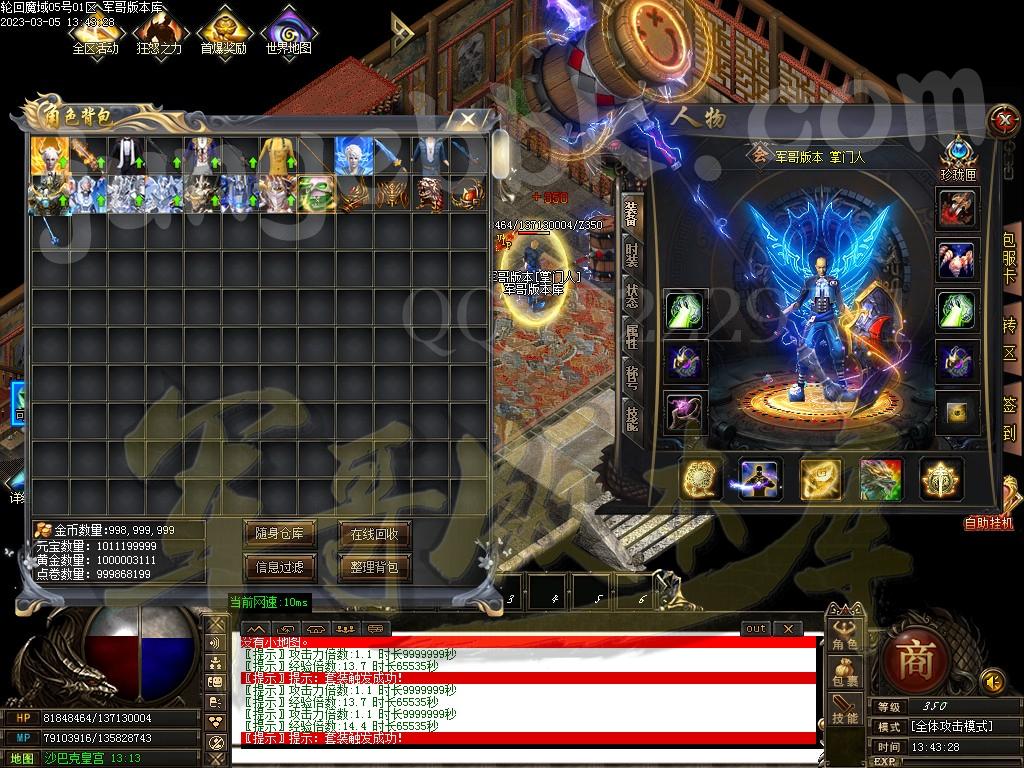The height and width of the screenshot is (768, 1024).
Task: Open the 首爆奖励 first-drop rewards
Action: point(223,31)
